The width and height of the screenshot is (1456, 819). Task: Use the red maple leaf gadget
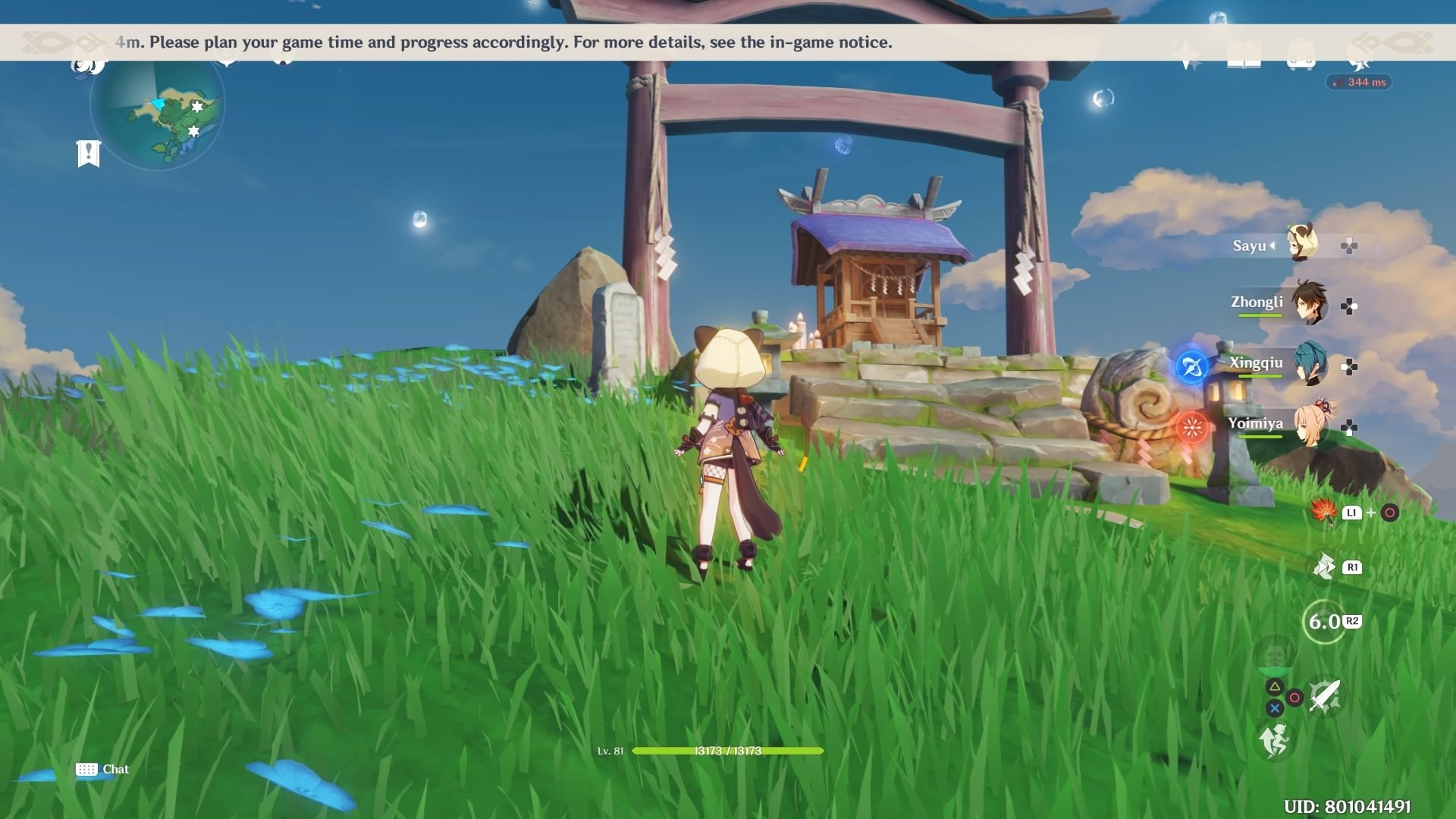[x=1323, y=512]
